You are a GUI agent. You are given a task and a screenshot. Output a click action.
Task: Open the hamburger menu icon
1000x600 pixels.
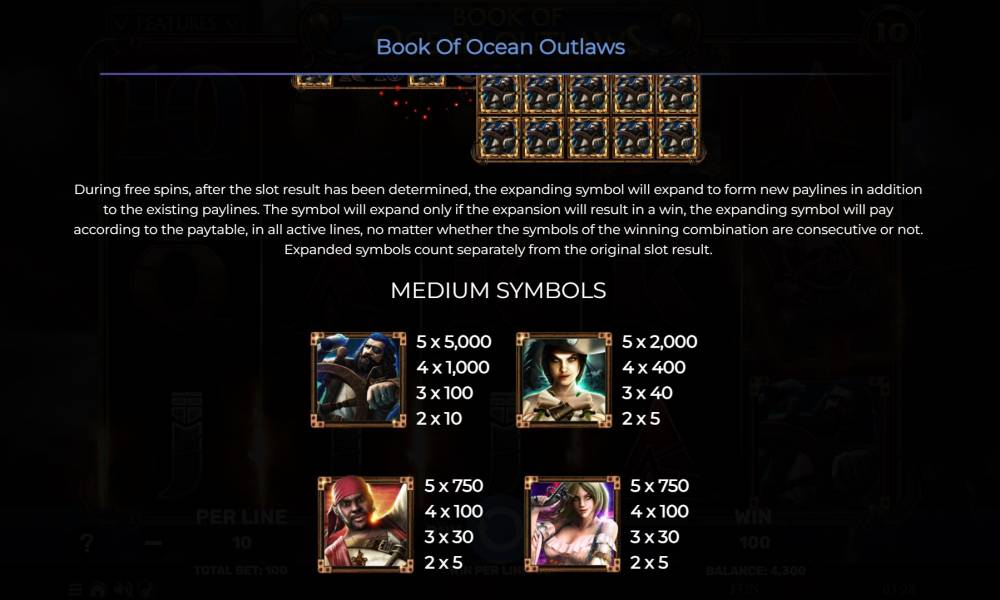[76, 589]
